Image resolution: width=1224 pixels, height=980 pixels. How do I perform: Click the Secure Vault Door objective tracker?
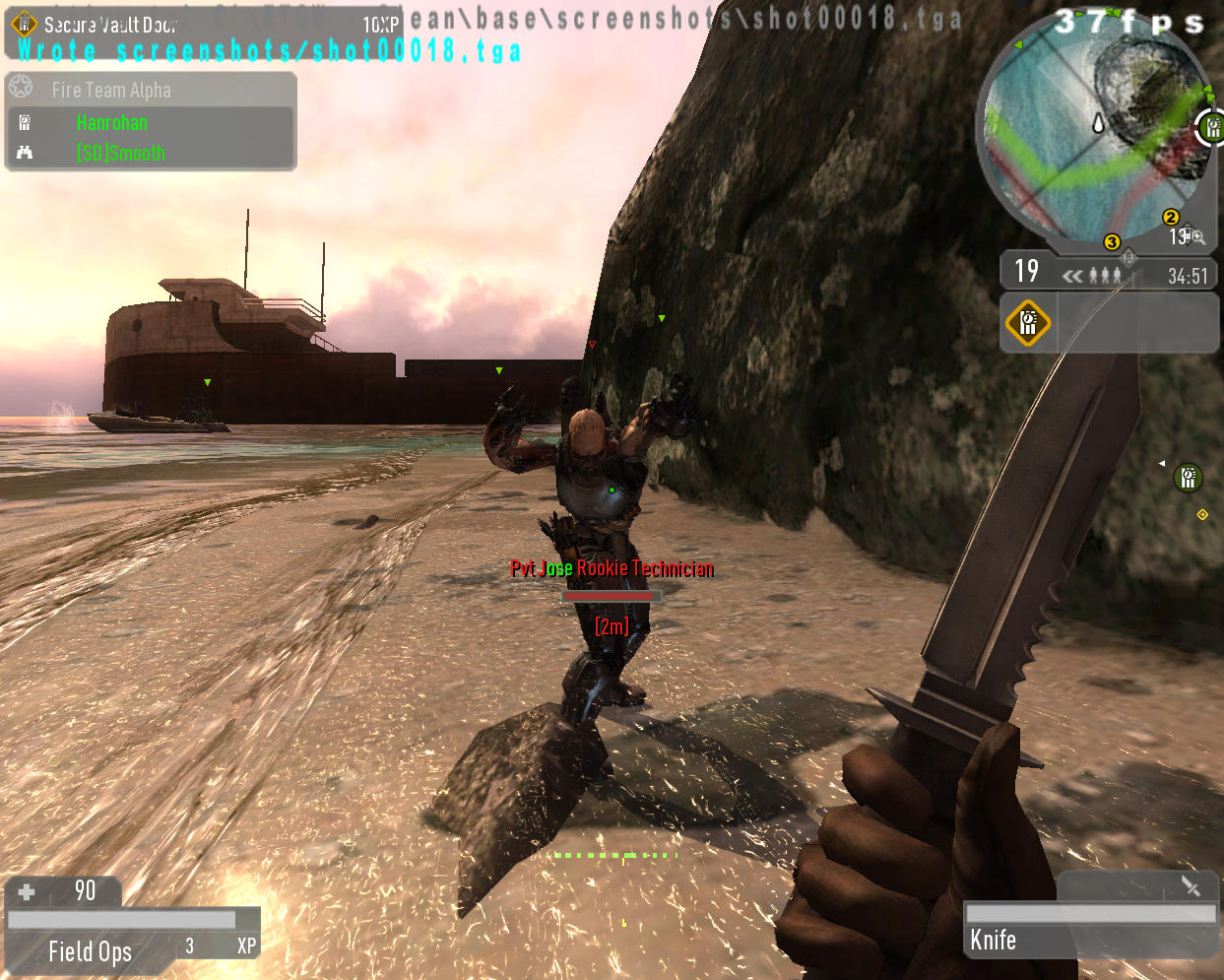[110, 25]
